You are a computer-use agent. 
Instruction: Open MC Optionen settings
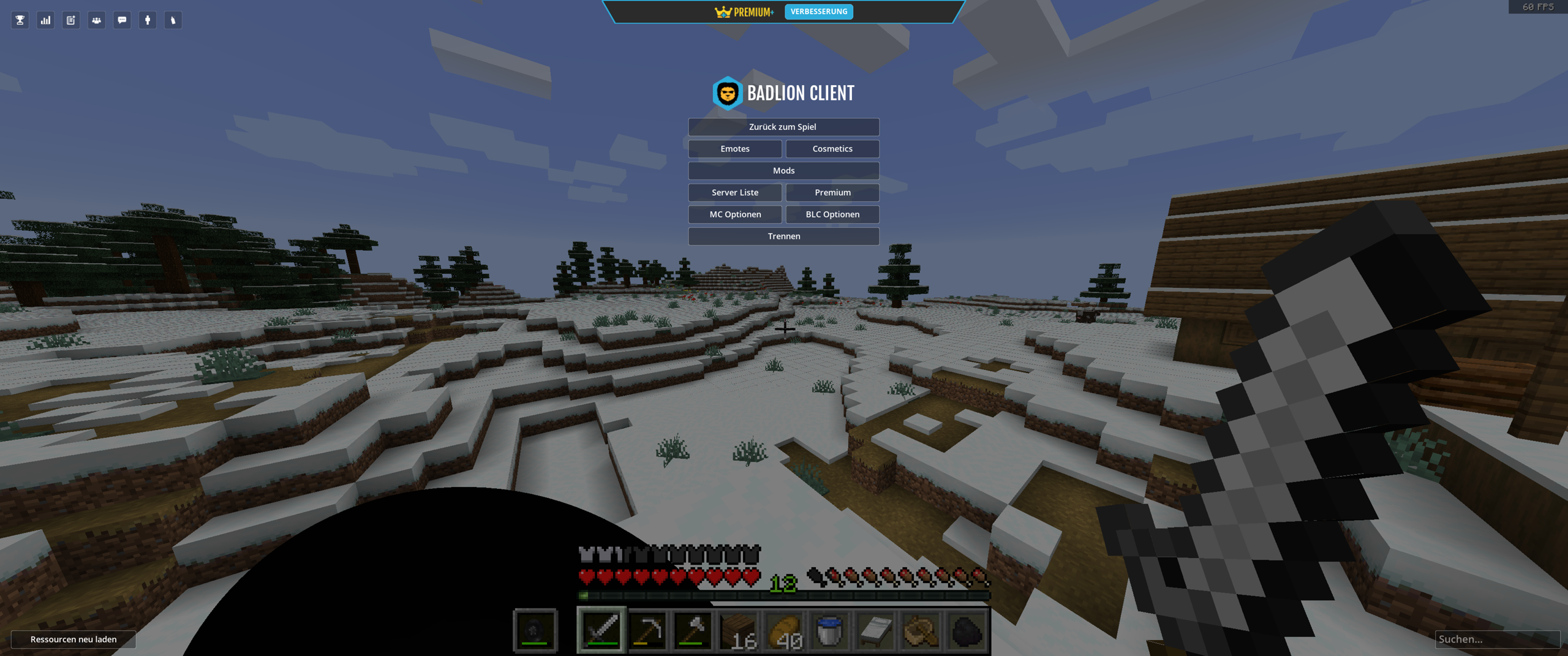point(734,214)
